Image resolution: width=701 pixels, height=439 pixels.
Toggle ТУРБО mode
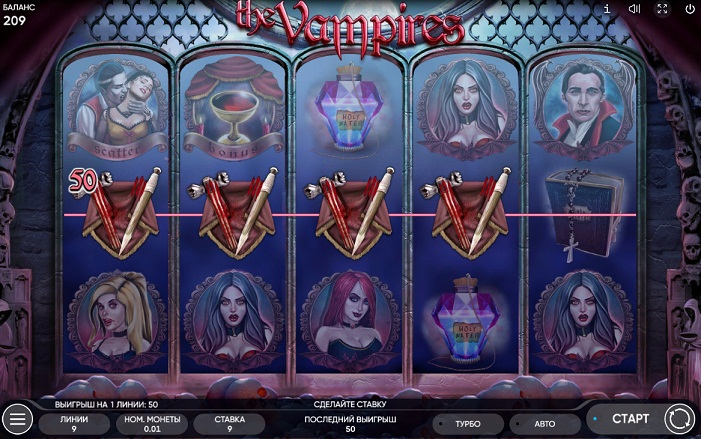(469, 424)
